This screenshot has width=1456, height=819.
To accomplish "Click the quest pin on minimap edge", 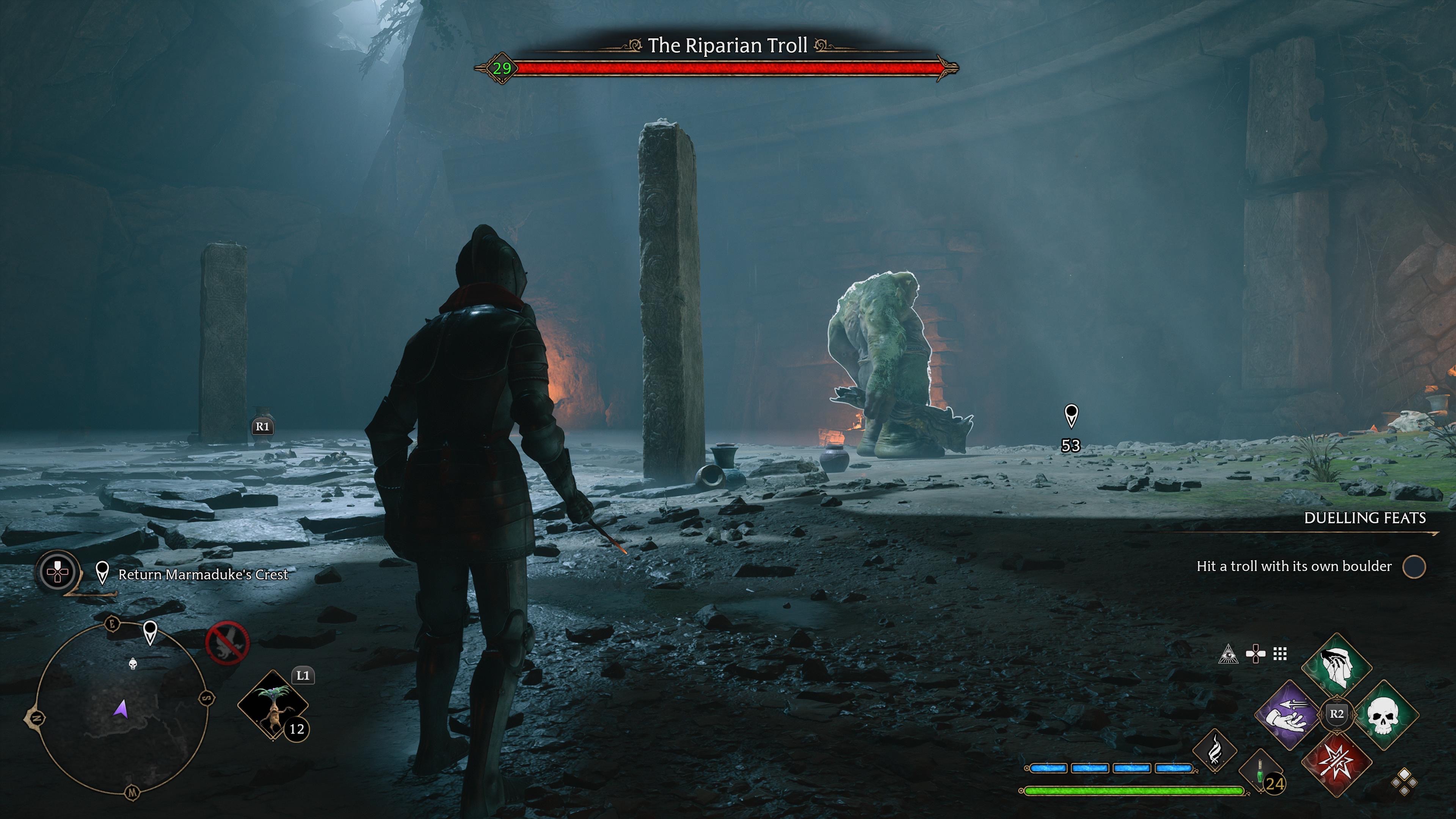I will tap(150, 631).
